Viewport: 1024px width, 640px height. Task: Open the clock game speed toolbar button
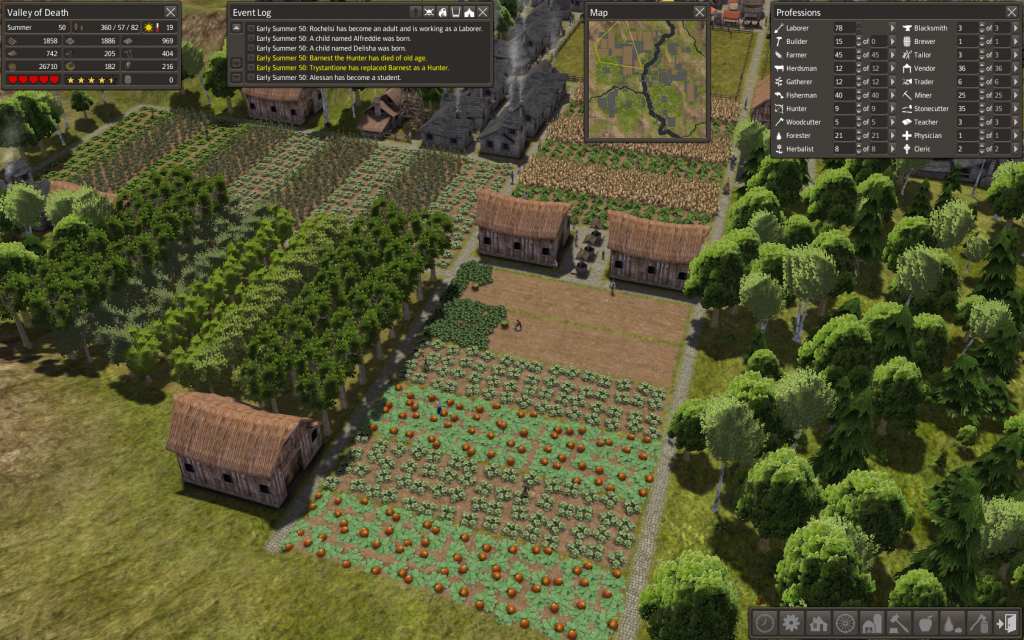(764, 622)
